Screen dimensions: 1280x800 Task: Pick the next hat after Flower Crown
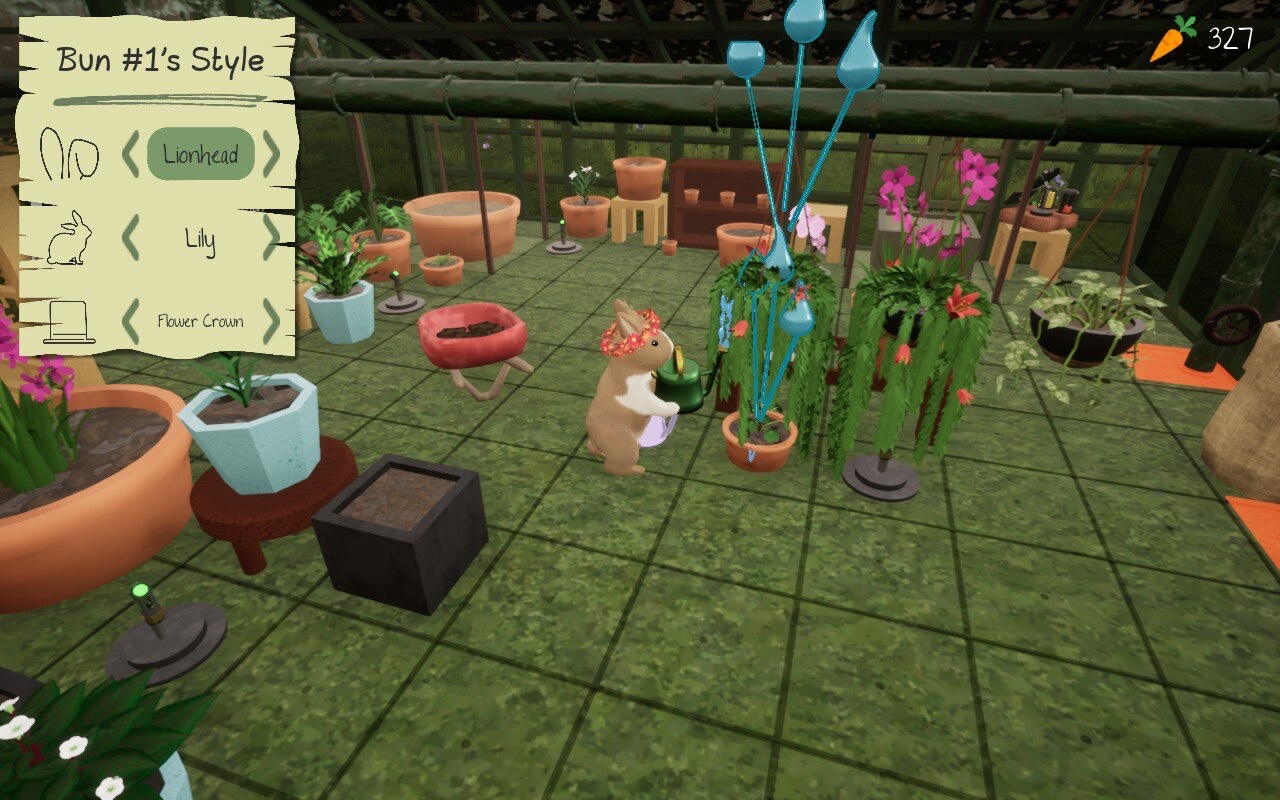[x=272, y=321]
